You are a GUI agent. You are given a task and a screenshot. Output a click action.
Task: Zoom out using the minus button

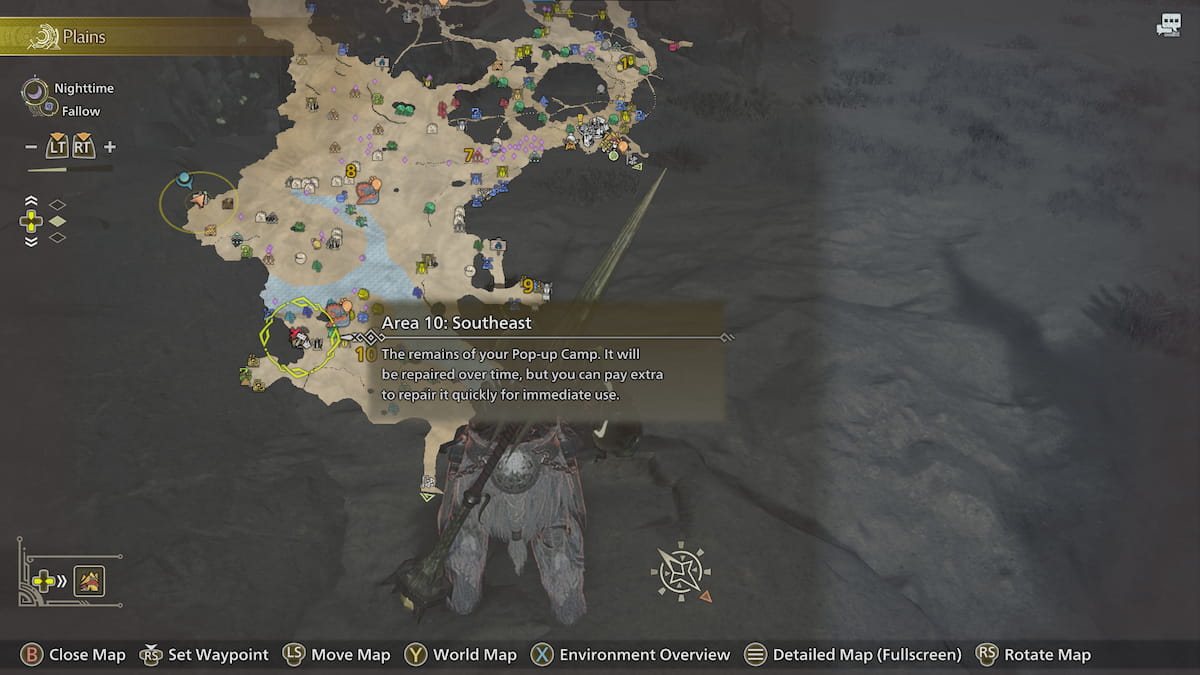coord(31,147)
